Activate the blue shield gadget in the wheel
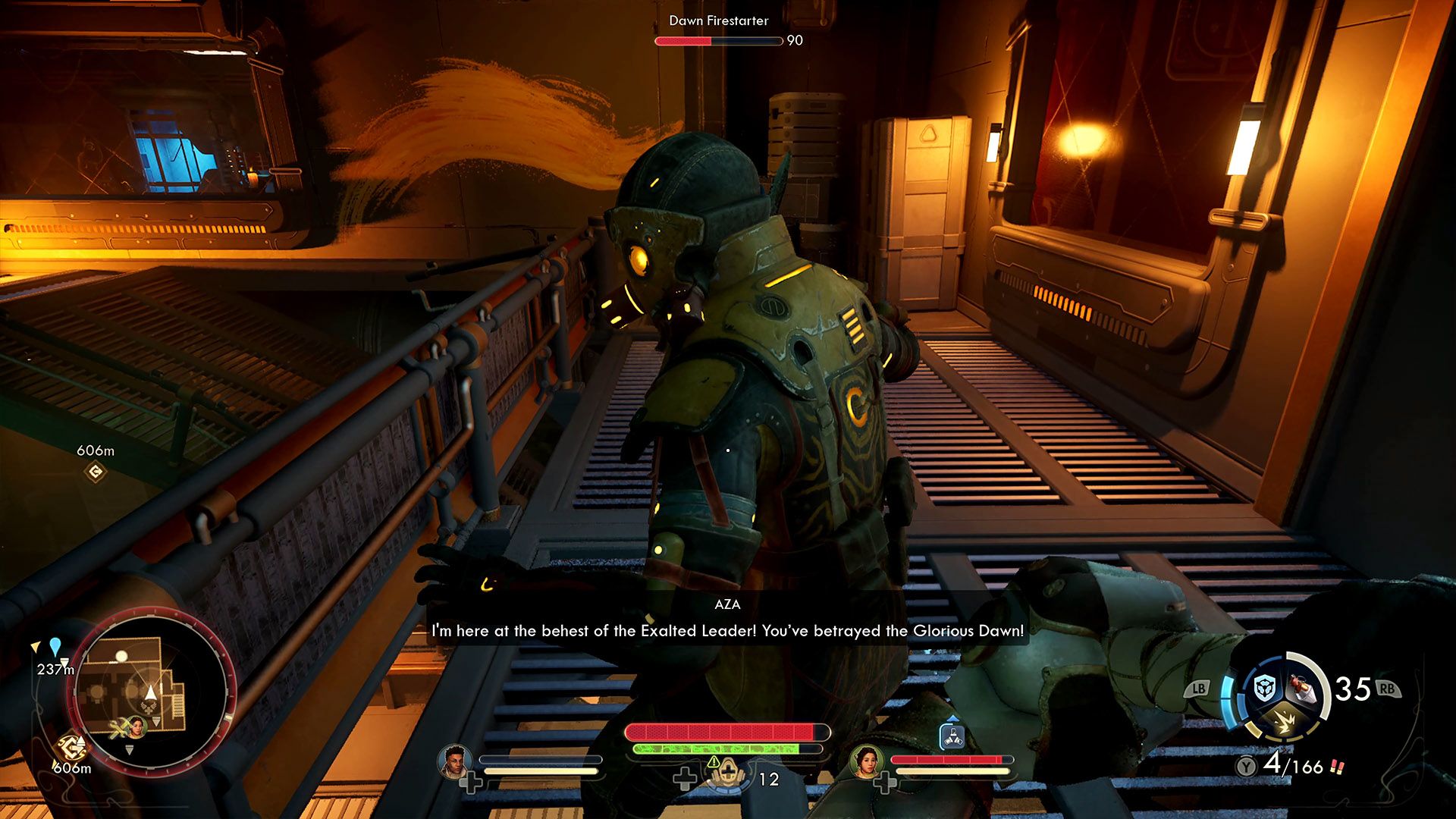The image size is (1456, 819). click(x=1263, y=688)
